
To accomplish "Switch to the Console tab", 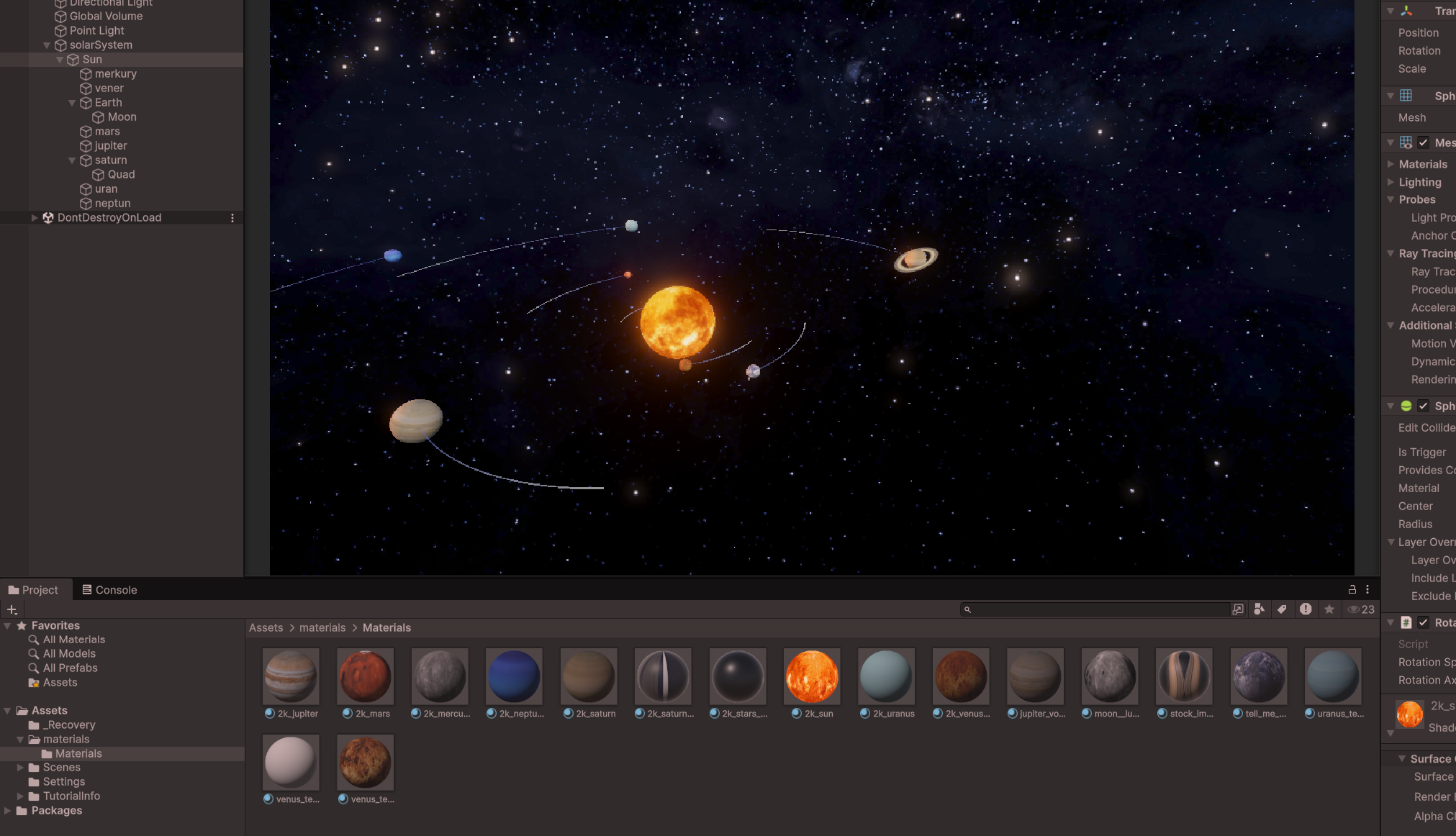I will 109,590.
